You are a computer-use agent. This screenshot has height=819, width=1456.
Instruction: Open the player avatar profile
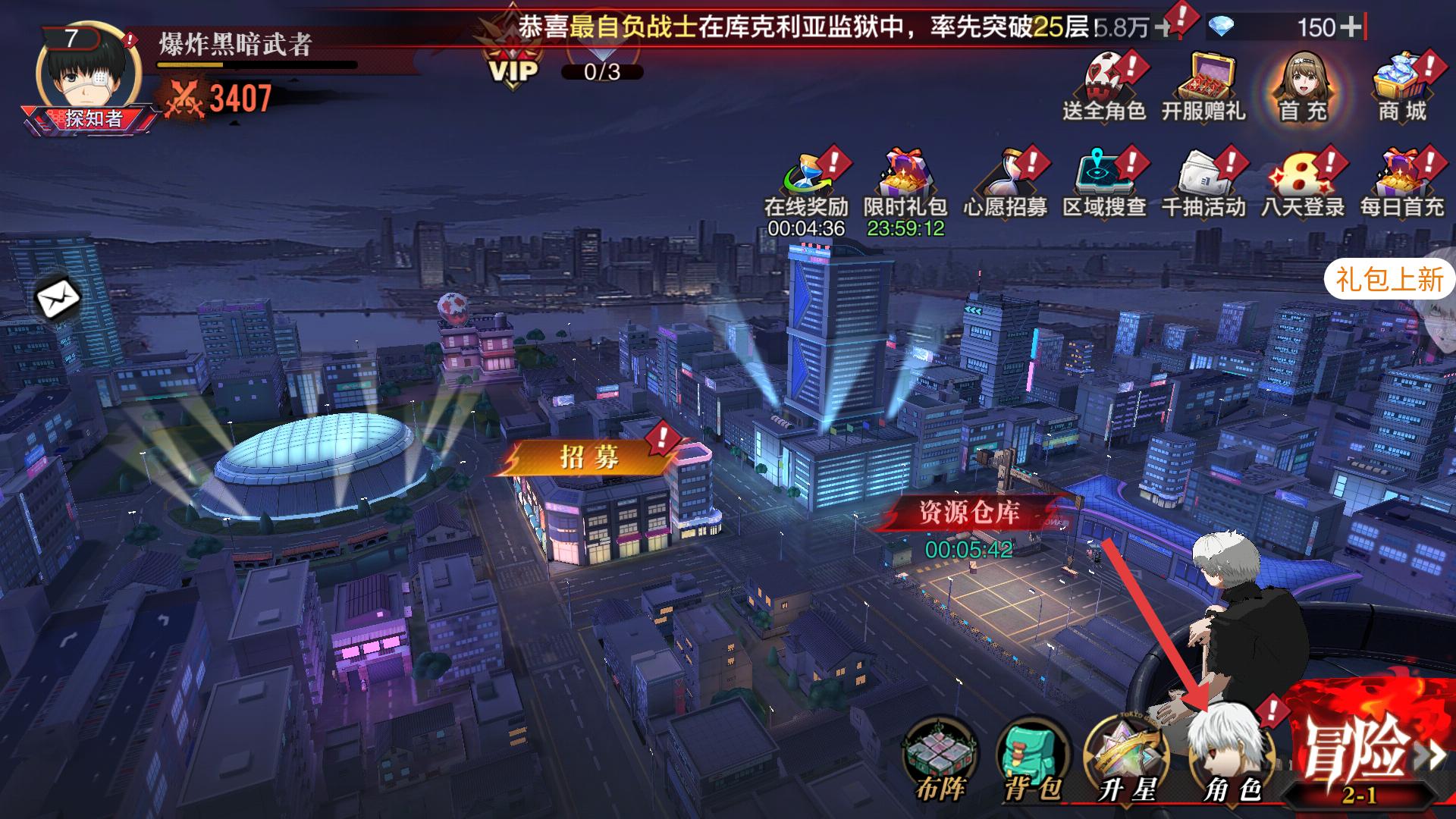click(x=88, y=74)
